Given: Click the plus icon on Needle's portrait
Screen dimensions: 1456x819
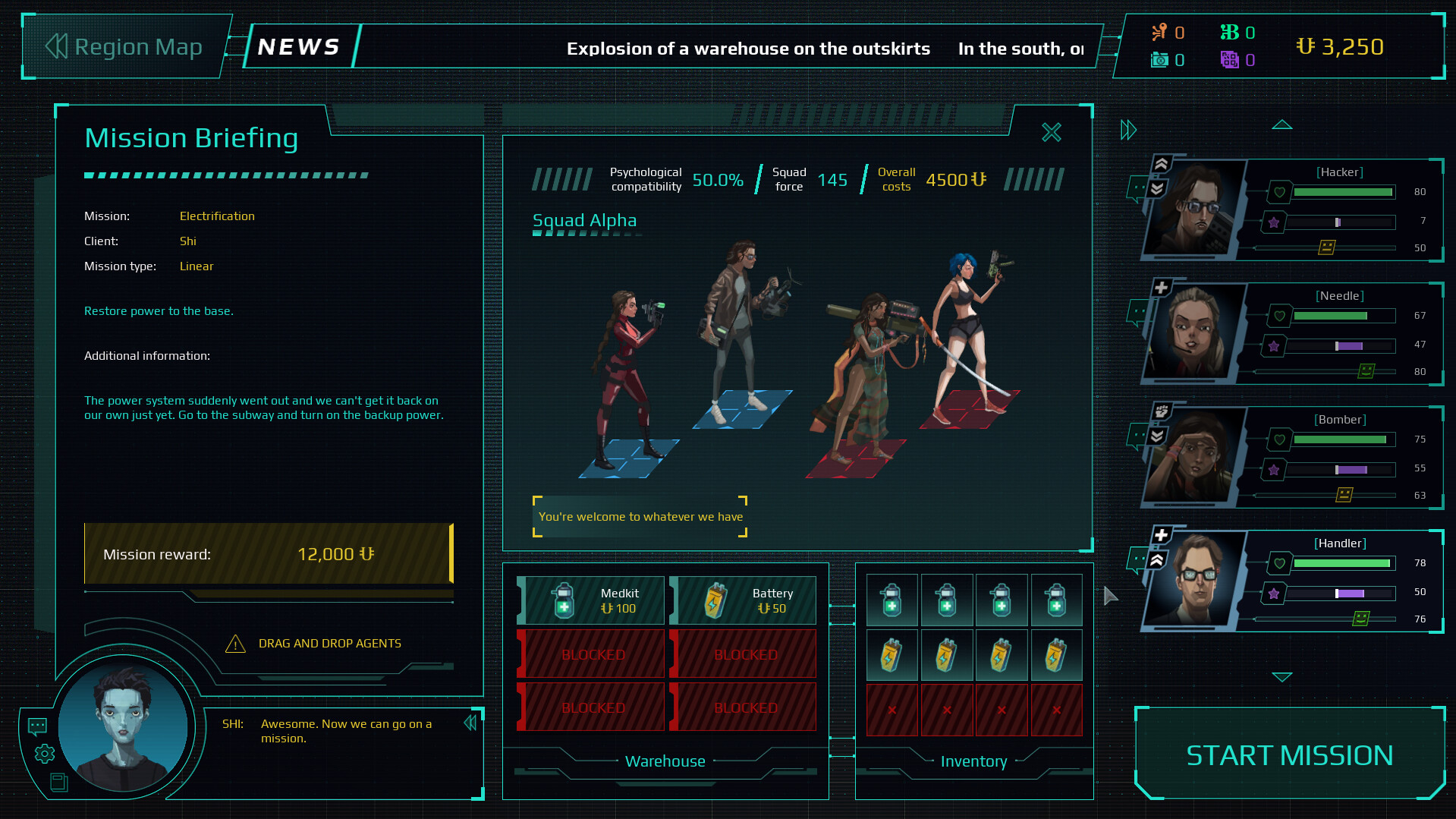Looking at the screenshot, I should click(x=1160, y=288).
